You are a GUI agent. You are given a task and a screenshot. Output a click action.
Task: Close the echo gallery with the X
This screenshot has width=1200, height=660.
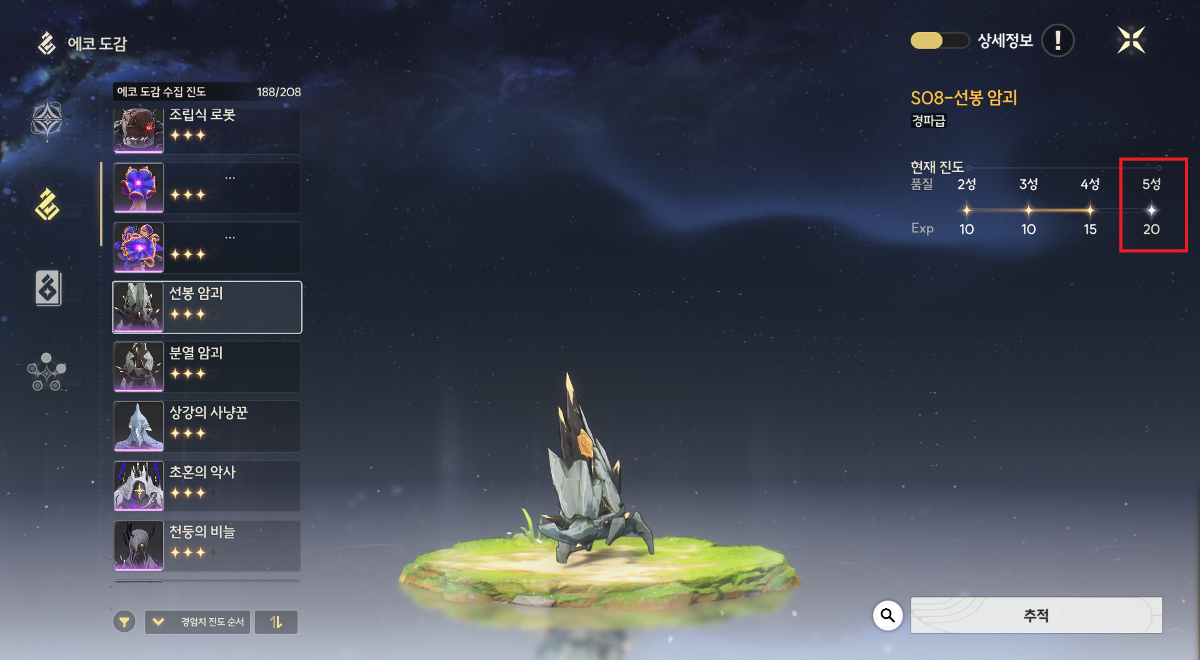pyautogui.click(x=1131, y=40)
